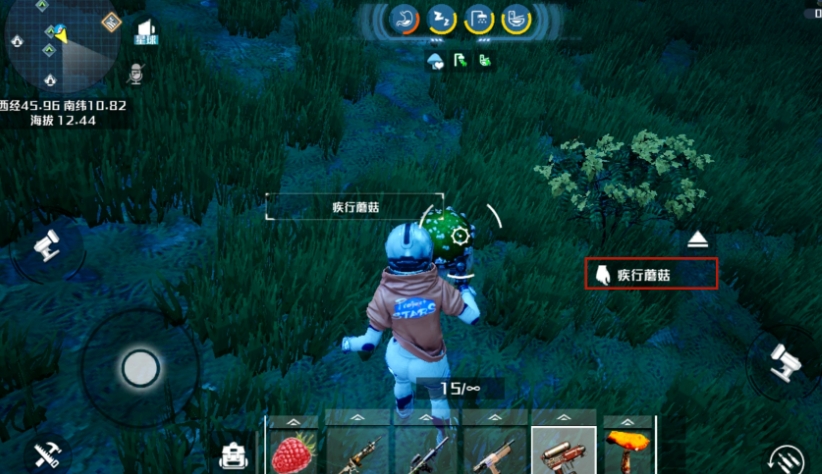Tap the virtual movement joystick
Image resolution: width=822 pixels, height=474 pixels.
pos(140,368)
